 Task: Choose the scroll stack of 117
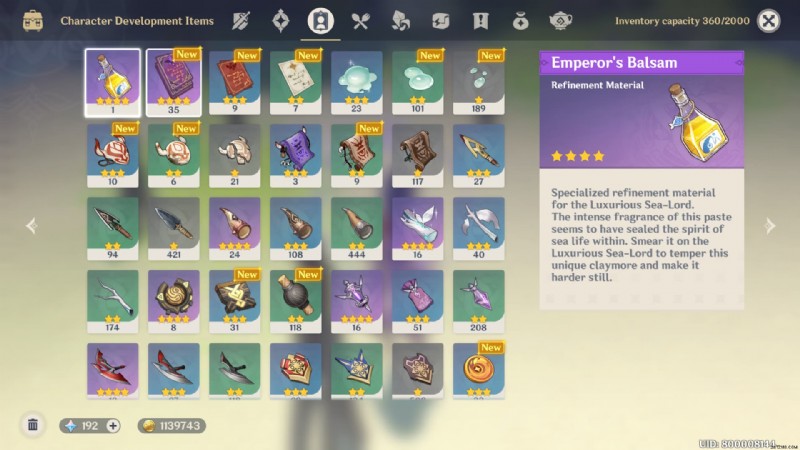click(x=418, y=155)
